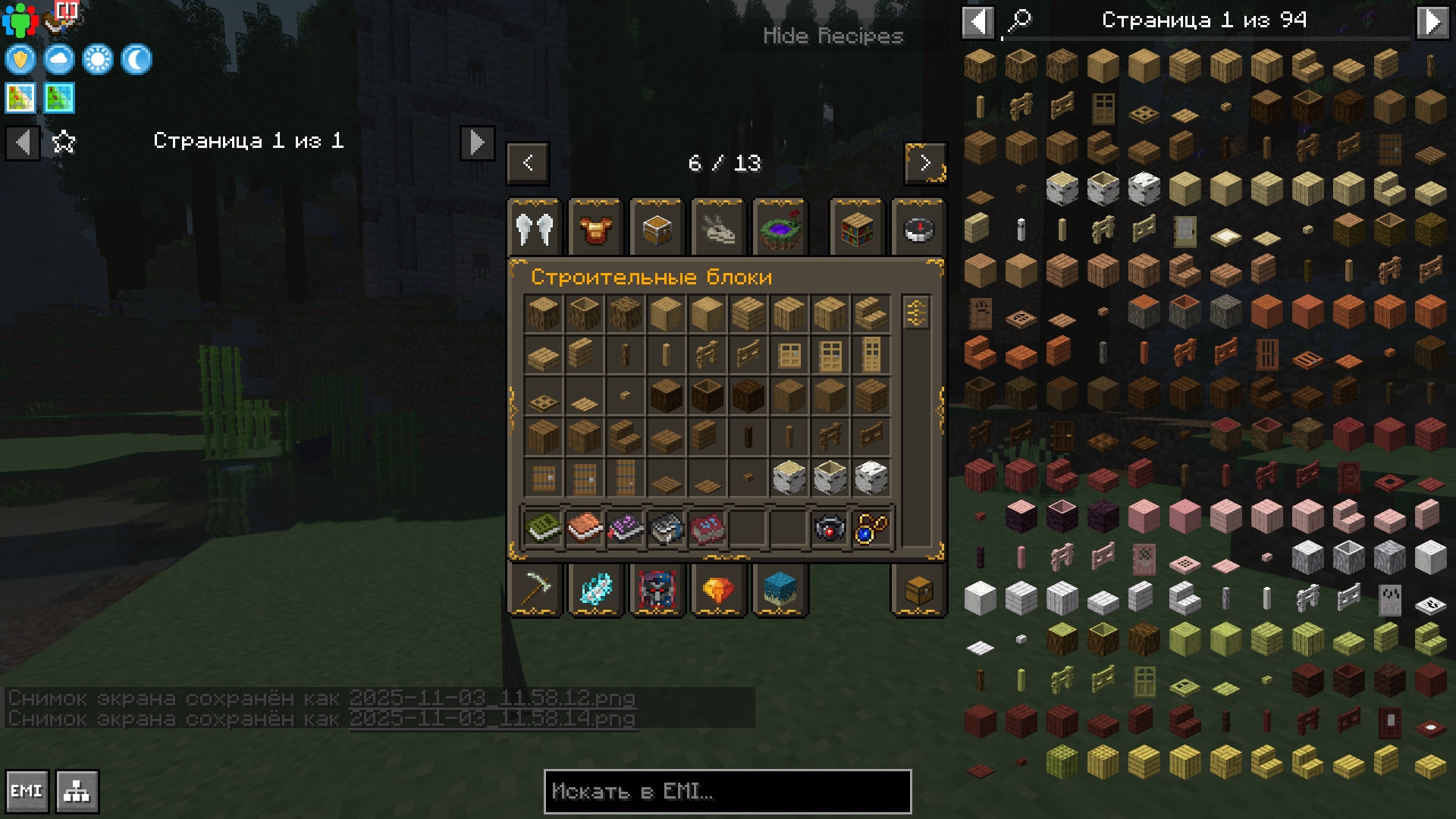Select the pickaxe tools tab
This screenshot has height=819, width=1456.
coord(535,589)
